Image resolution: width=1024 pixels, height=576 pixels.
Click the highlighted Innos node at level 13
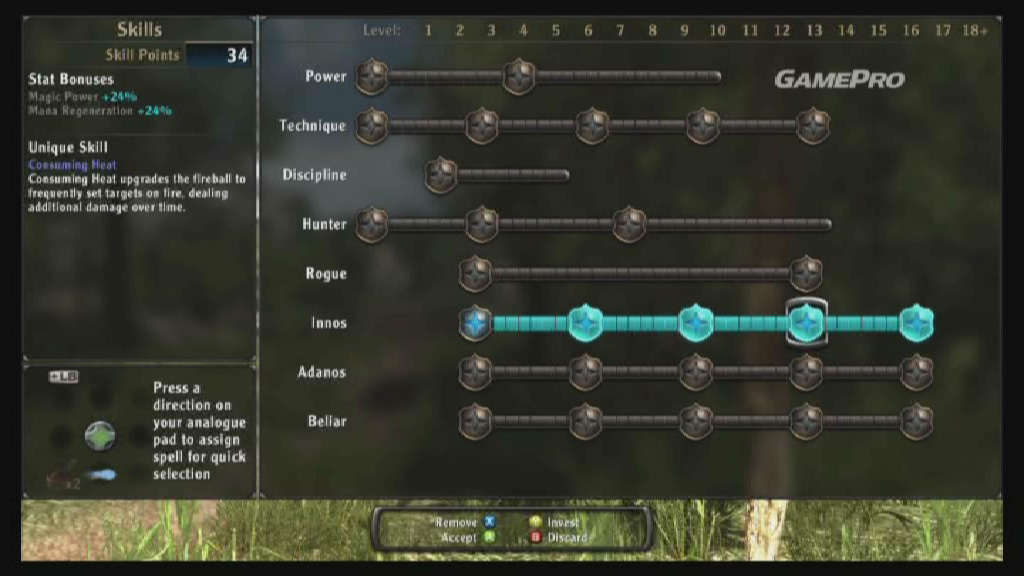(x=806, y=322)
